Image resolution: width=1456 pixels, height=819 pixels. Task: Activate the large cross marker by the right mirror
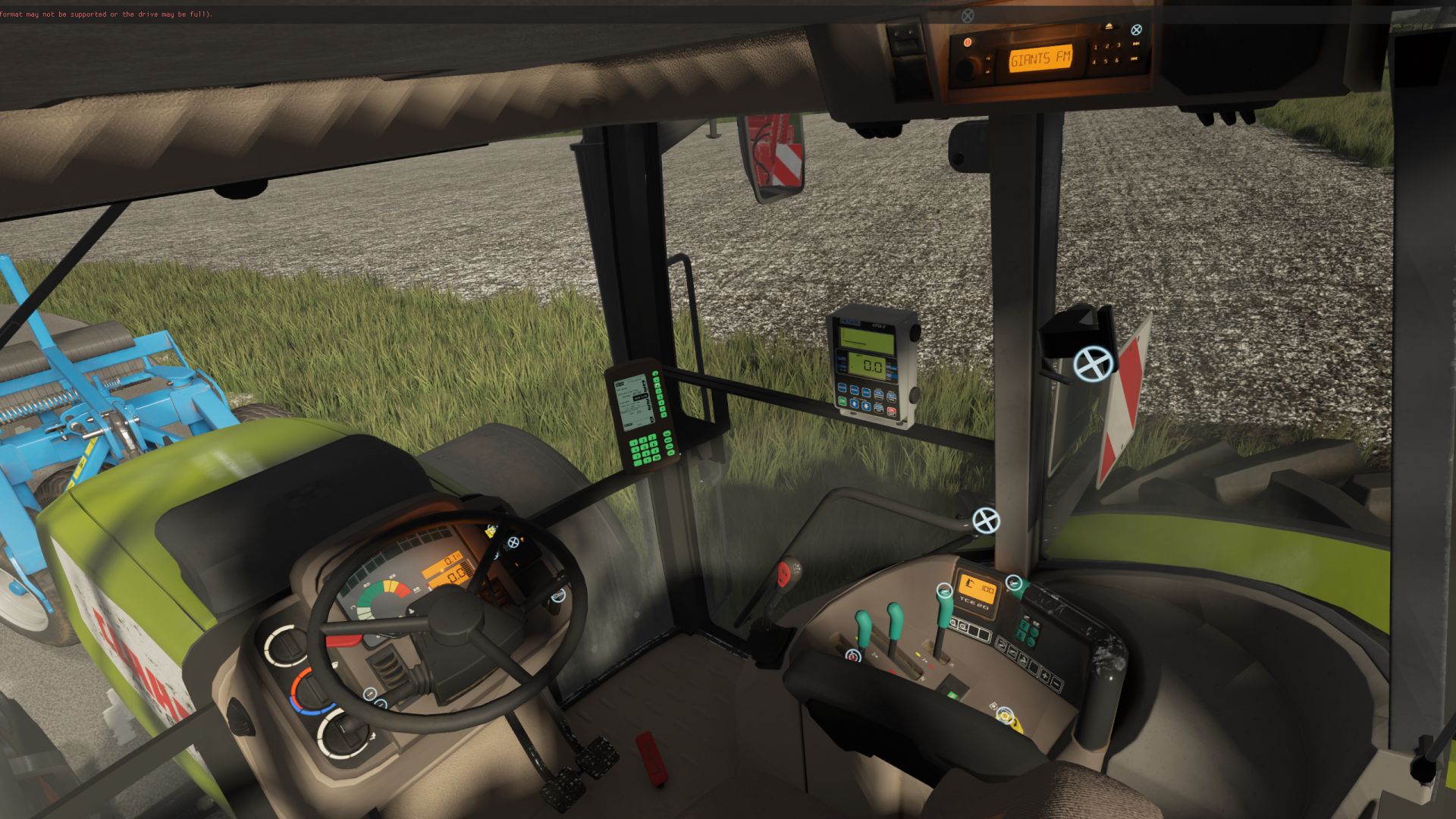click(x=1094, y=364)
